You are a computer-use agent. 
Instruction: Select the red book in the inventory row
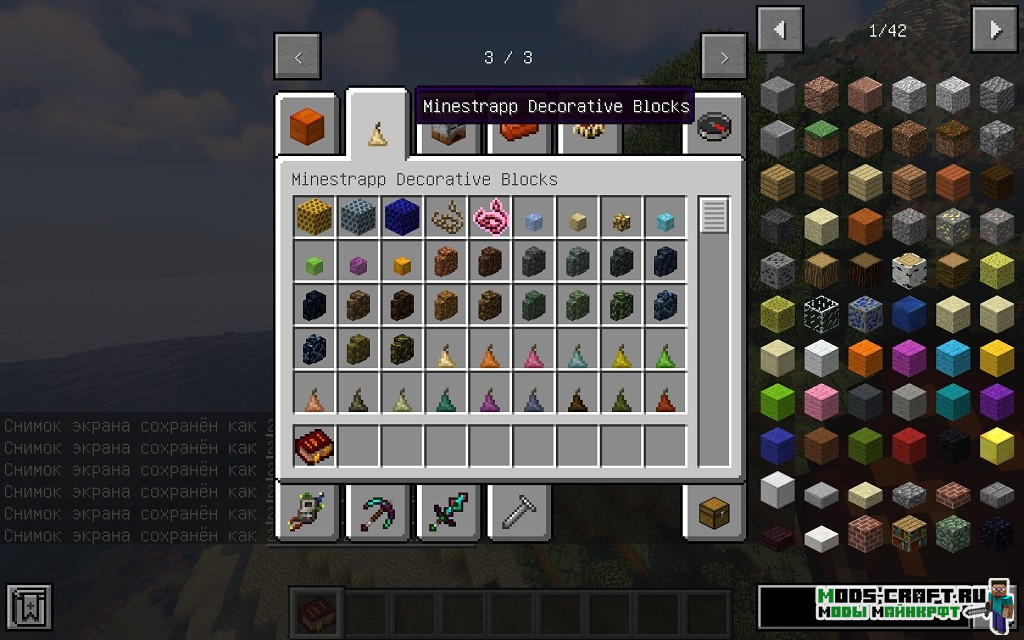click(314, 446)
